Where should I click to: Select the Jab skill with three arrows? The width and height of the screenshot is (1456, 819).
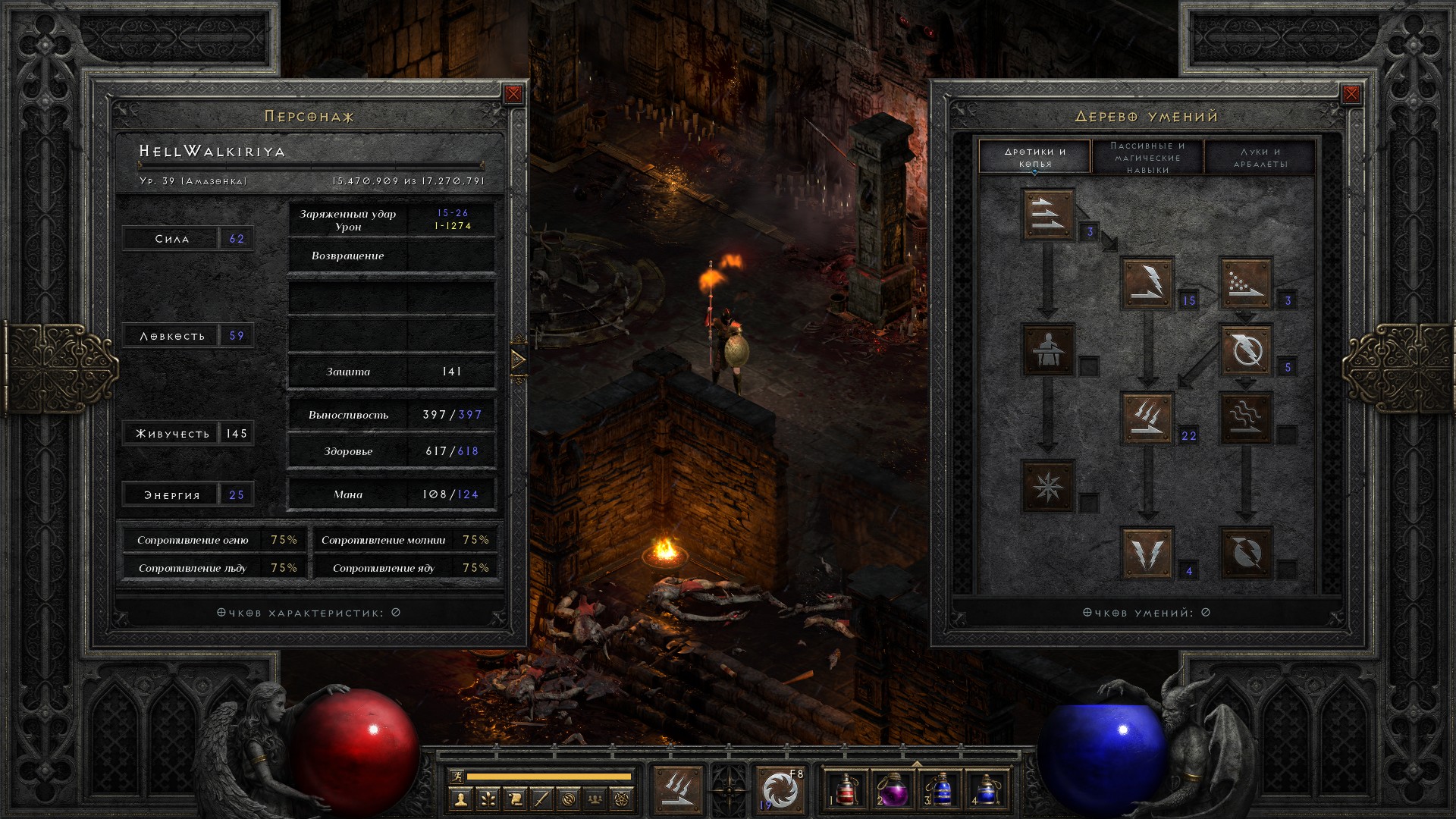(1048, 215)
